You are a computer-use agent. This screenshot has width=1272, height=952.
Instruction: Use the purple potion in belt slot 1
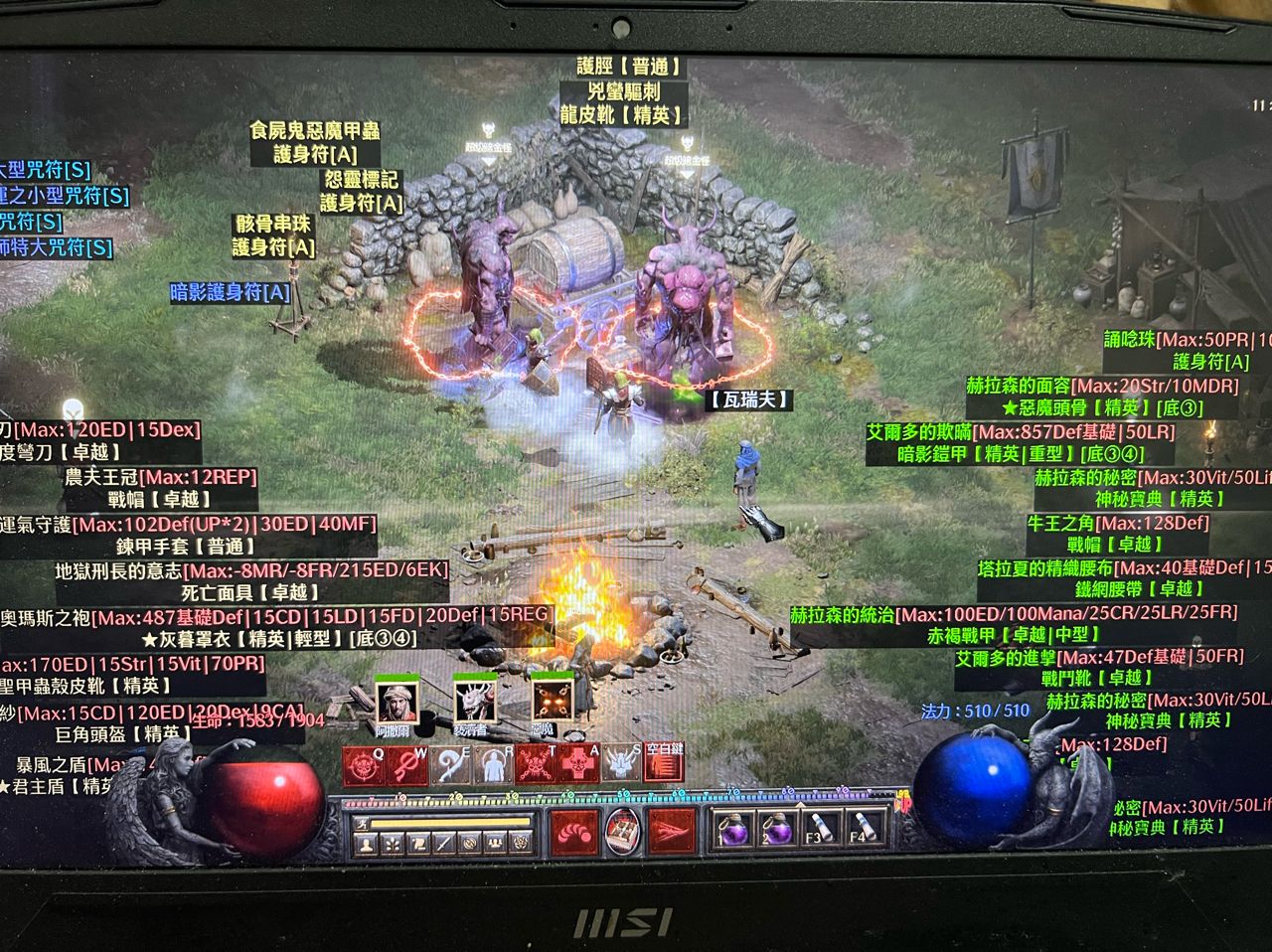[734, 831]
